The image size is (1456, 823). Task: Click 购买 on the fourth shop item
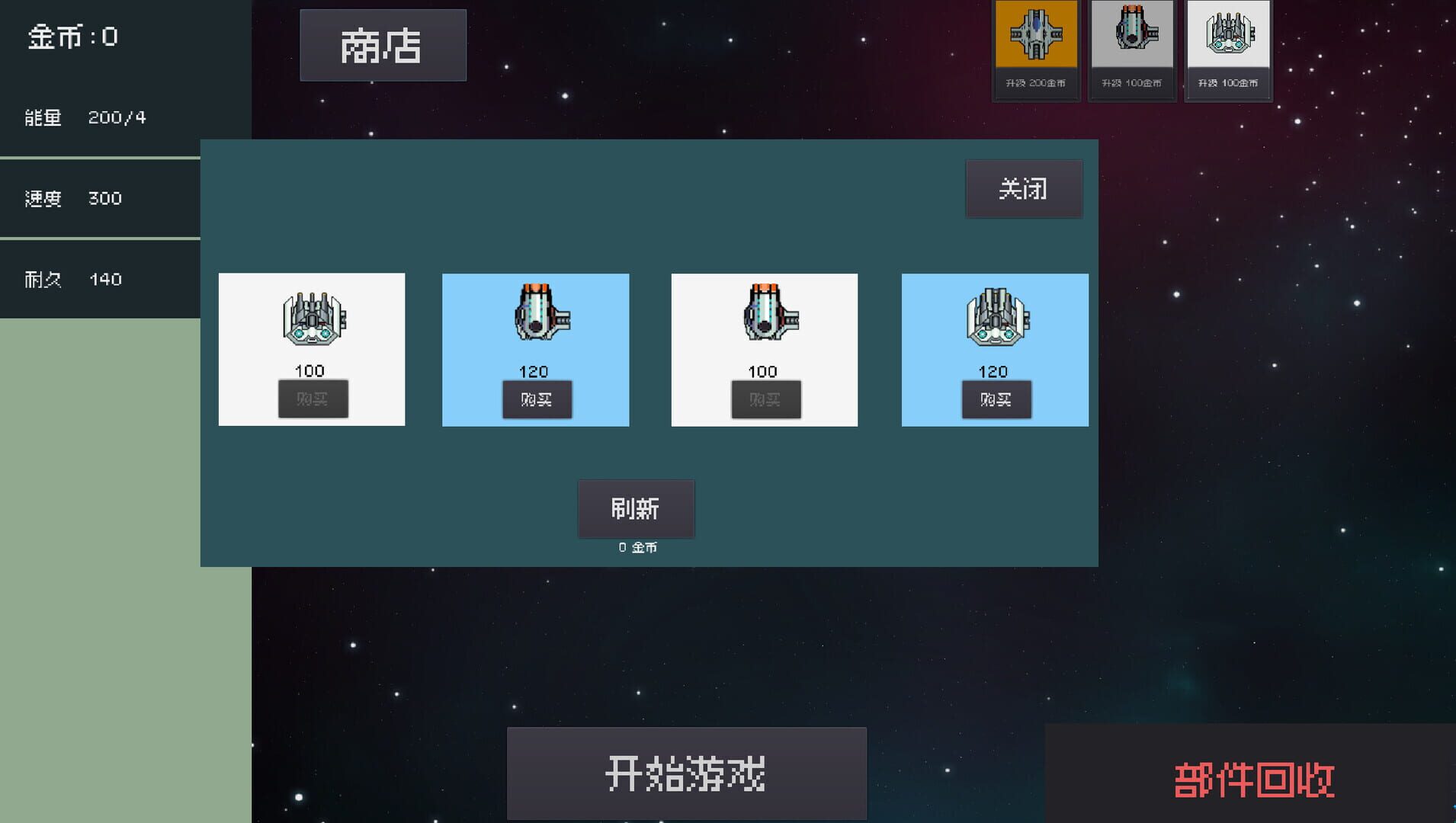(x=996, y=399)
